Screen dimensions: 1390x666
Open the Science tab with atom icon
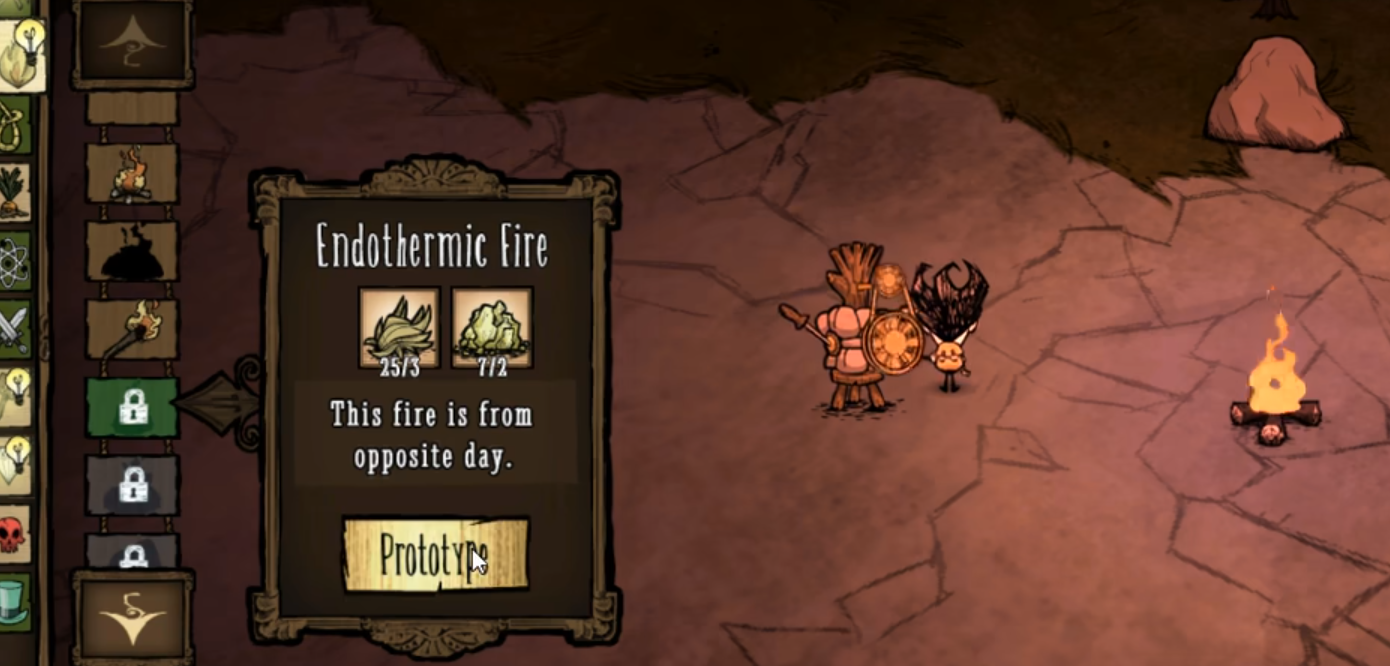14,261
